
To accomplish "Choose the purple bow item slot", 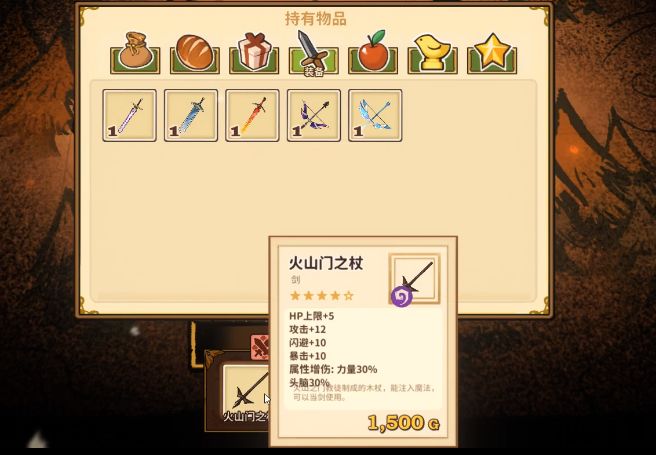I will coord(313,115).
